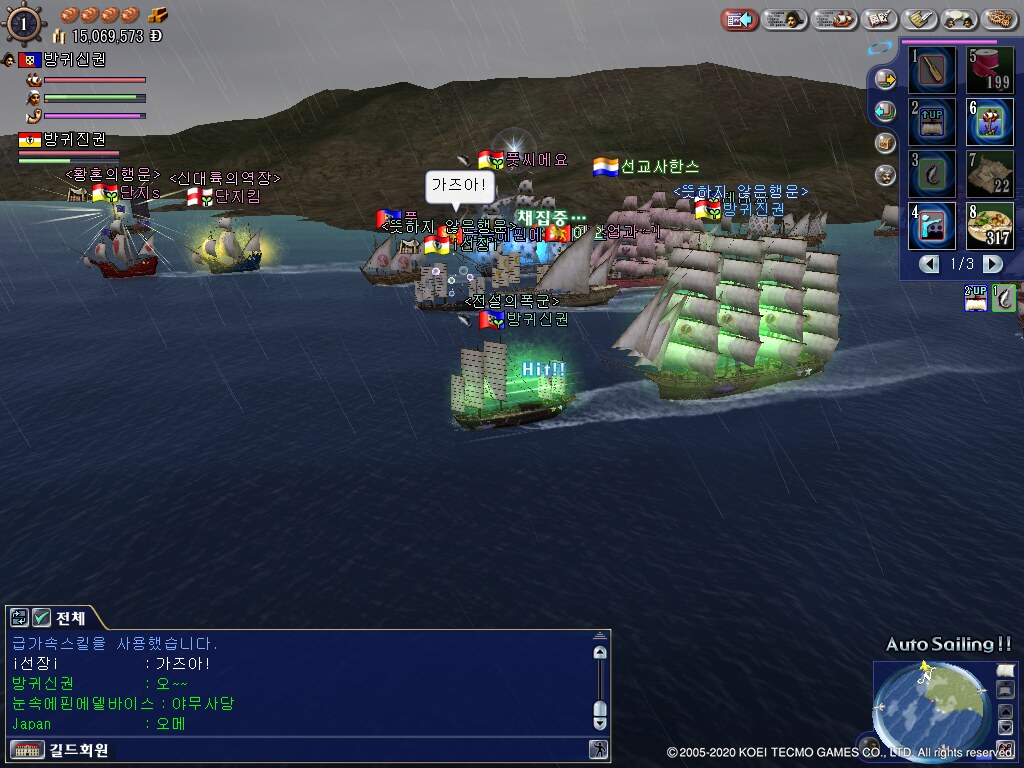Viewport: 1024px width, 768px height.
Task: Select the lumber item in slot 7
Action: (990, 174)
